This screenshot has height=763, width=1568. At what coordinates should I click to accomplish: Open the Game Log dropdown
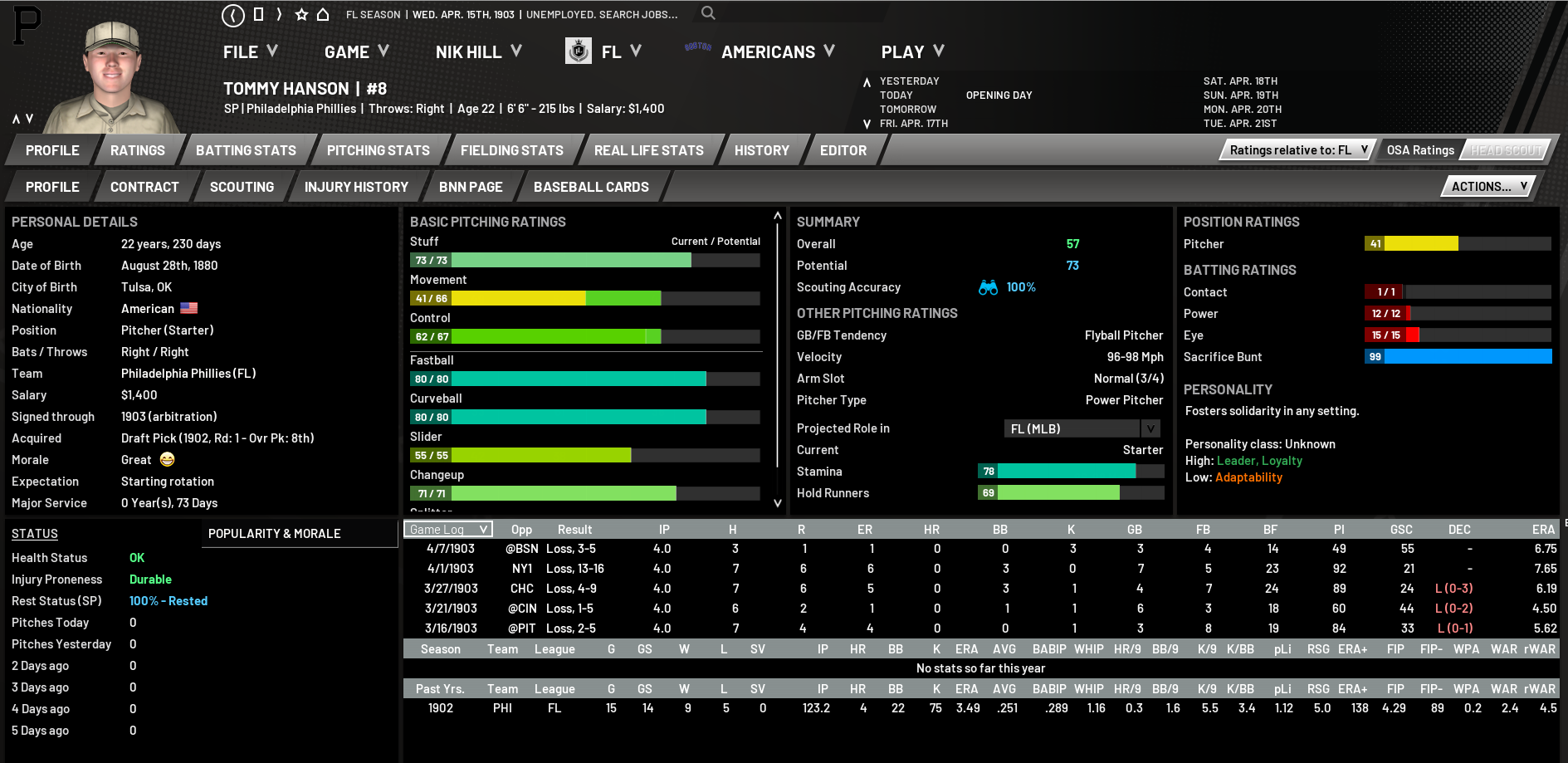pos(448,530)
